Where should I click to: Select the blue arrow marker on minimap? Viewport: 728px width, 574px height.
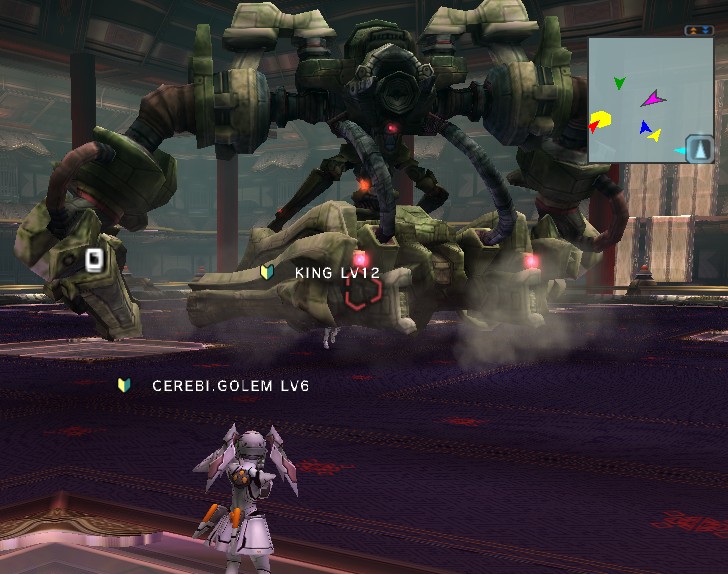pos(645,127)
